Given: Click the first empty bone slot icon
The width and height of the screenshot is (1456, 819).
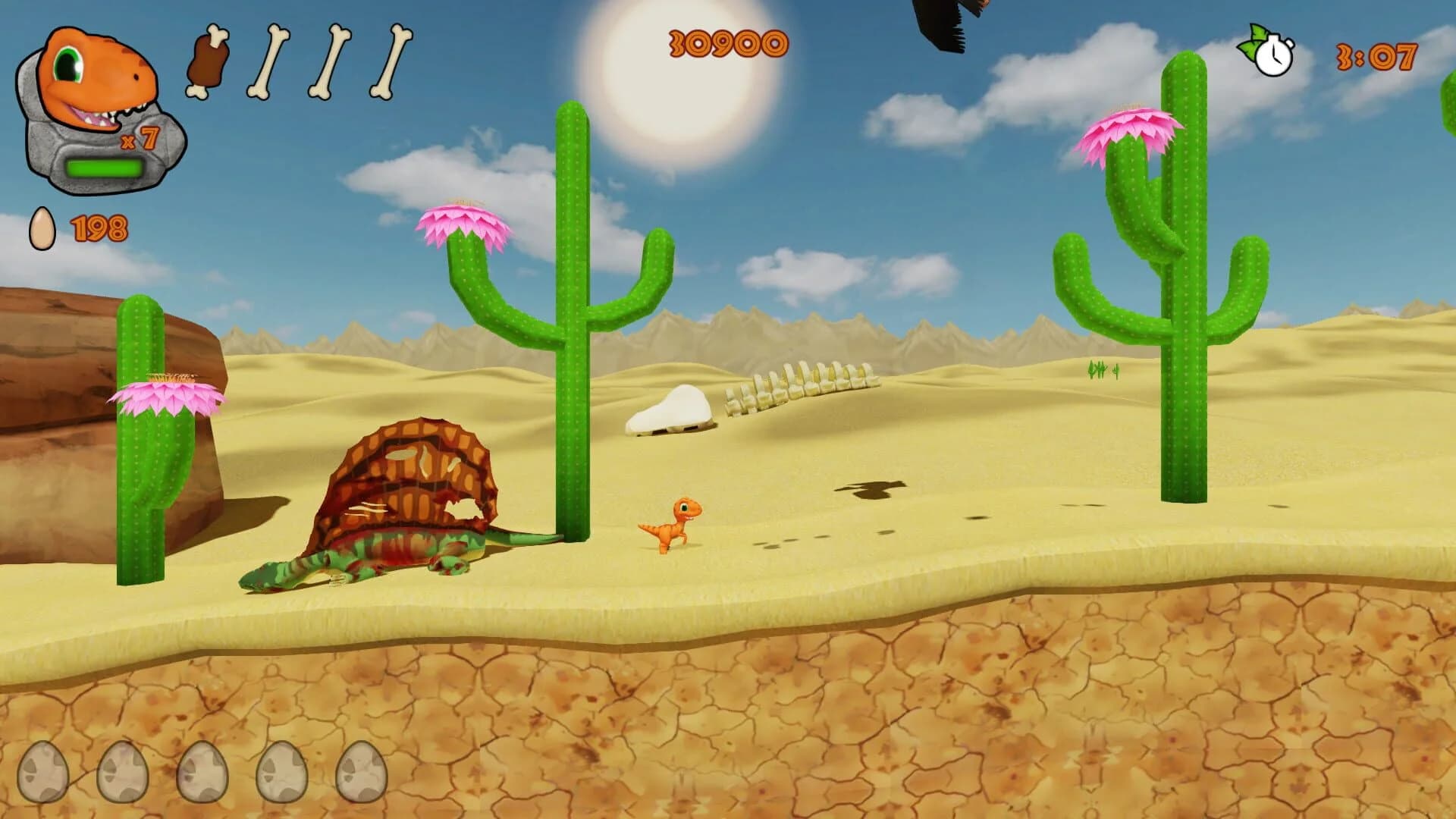Looking at the screenshot, I should [269, 64].
